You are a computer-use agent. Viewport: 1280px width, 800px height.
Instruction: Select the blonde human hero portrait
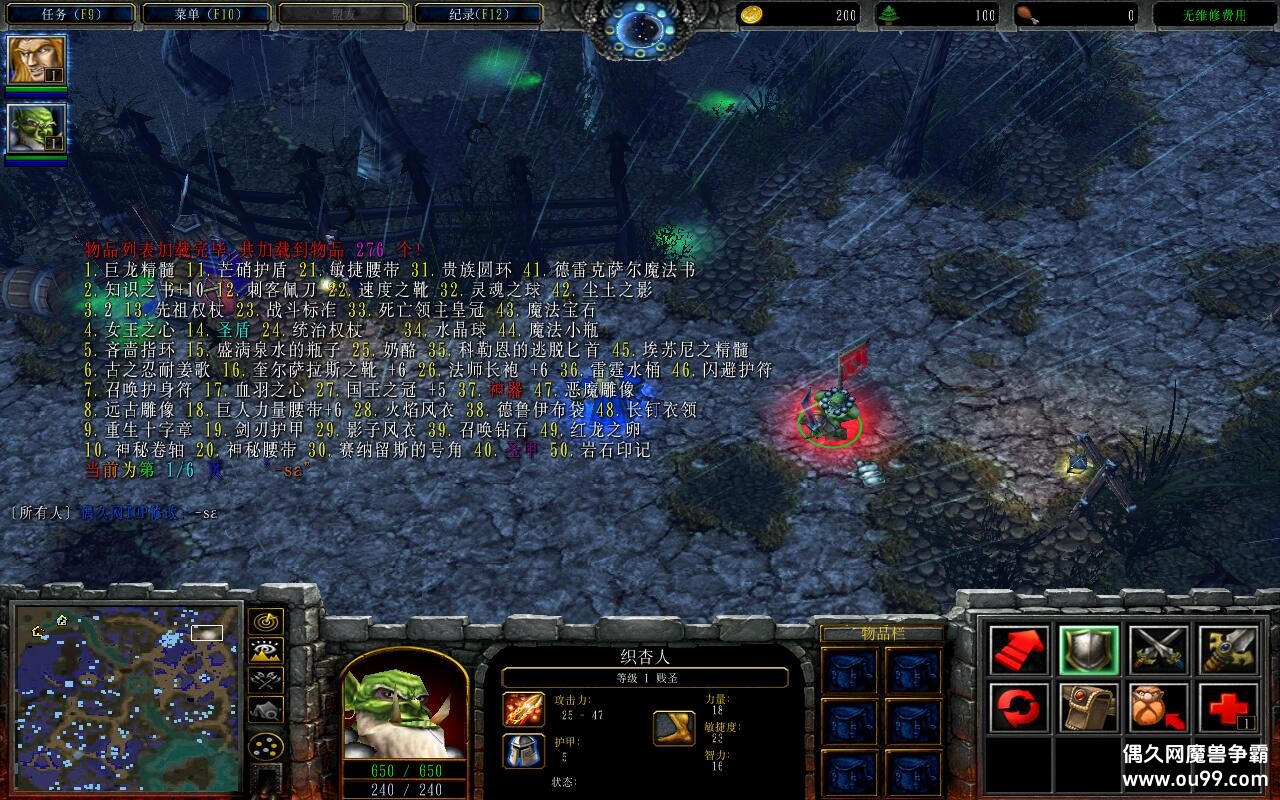coord(37,60)
